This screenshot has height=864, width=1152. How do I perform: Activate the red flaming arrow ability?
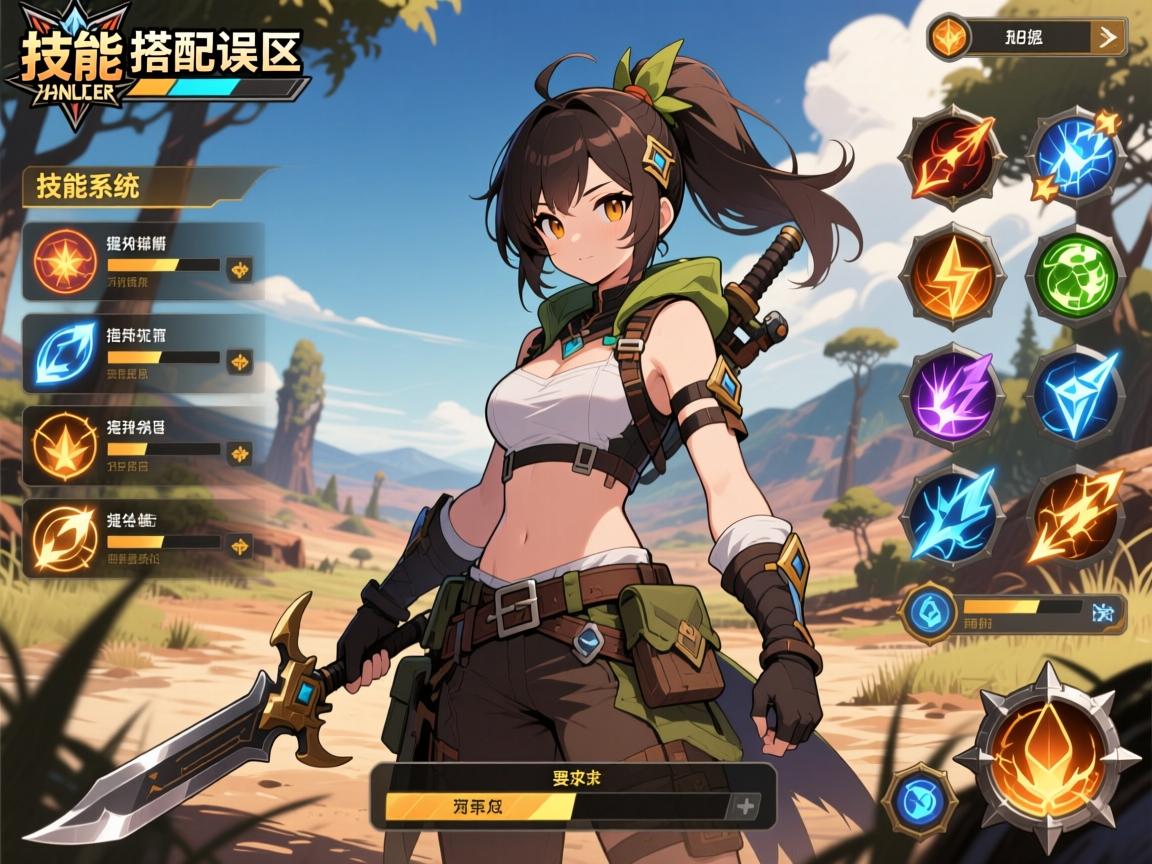(952, 157)
